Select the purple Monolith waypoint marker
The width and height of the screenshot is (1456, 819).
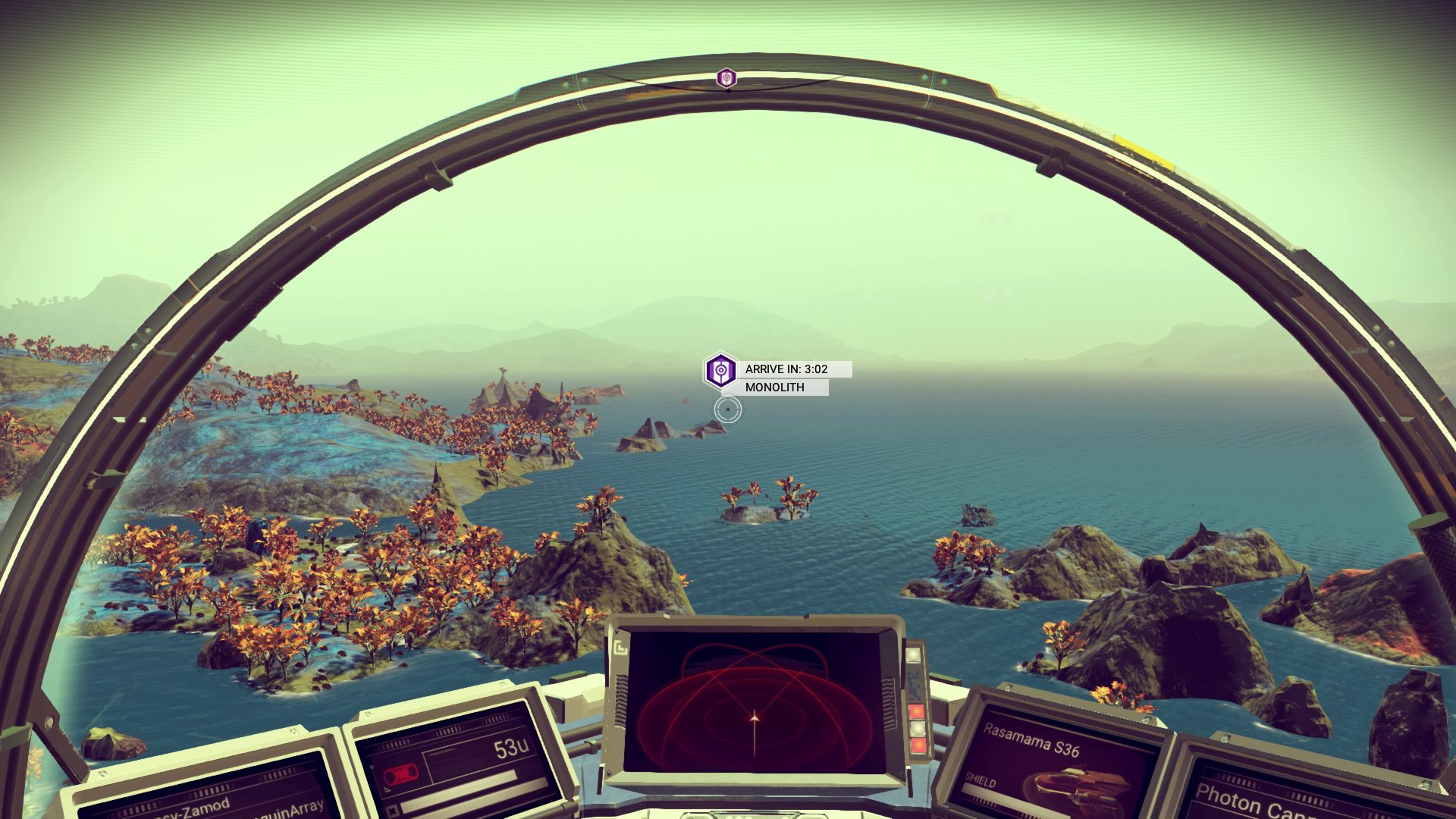[720, 371]
